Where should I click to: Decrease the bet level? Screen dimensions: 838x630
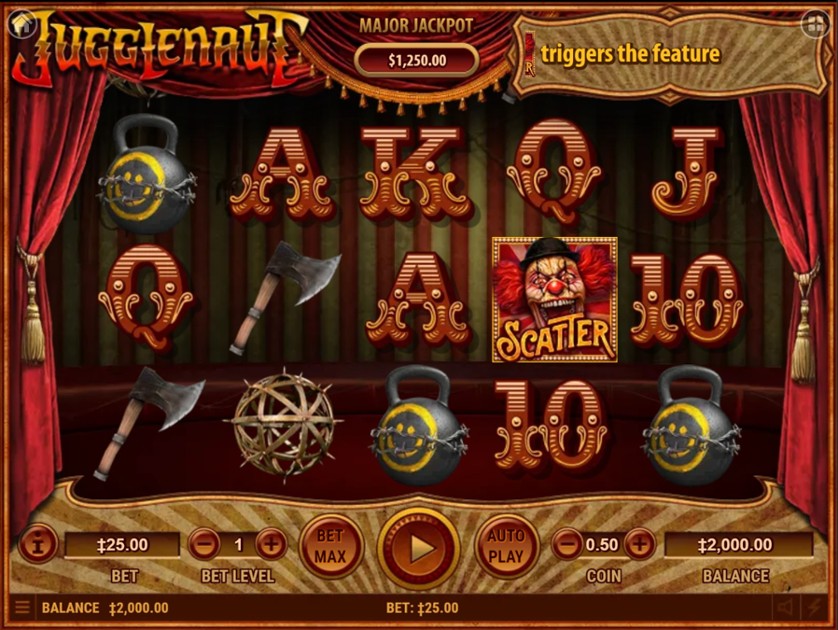(204, 545)
